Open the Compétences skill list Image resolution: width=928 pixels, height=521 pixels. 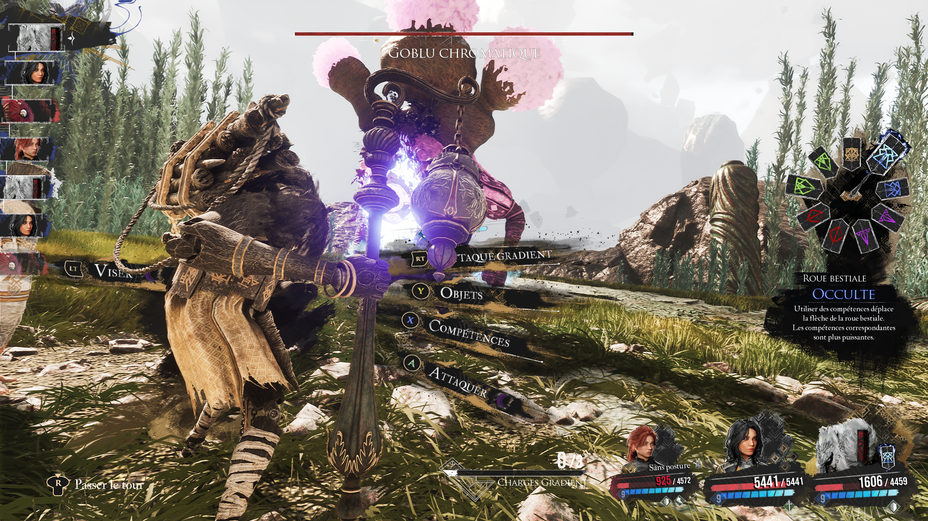[x=467, y=332]
